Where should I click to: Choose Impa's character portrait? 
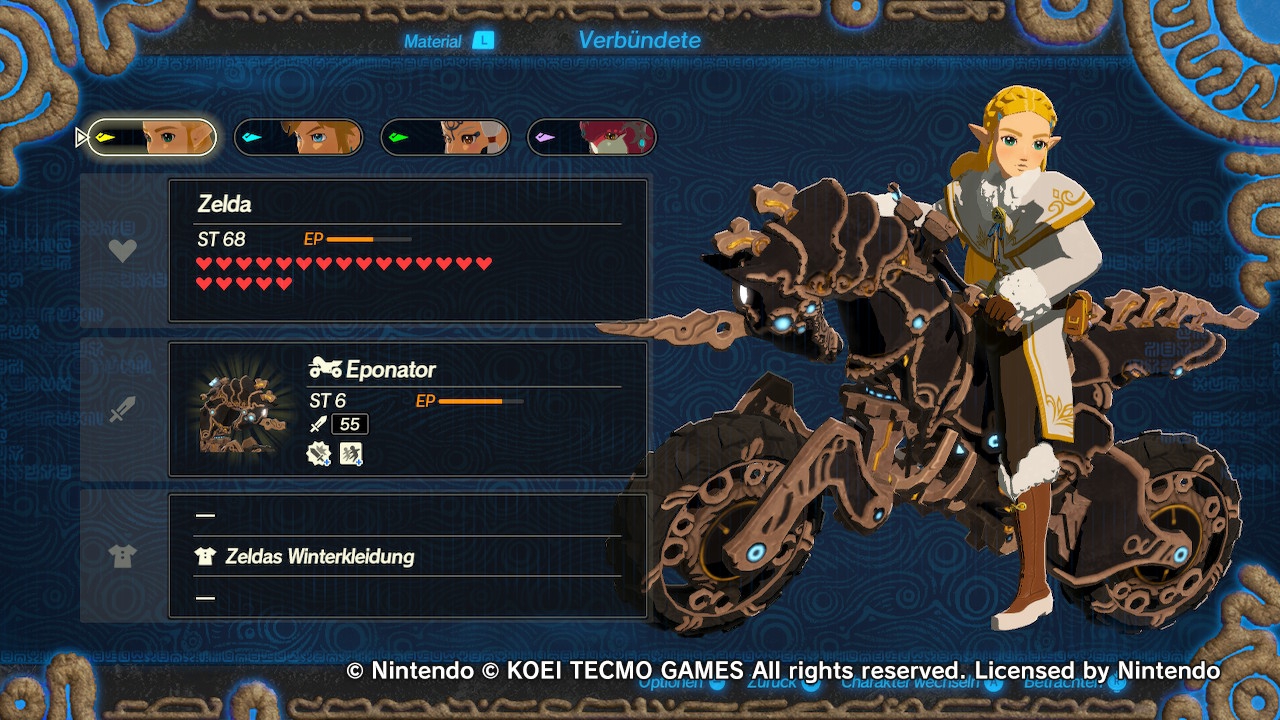tap(445, 138)
